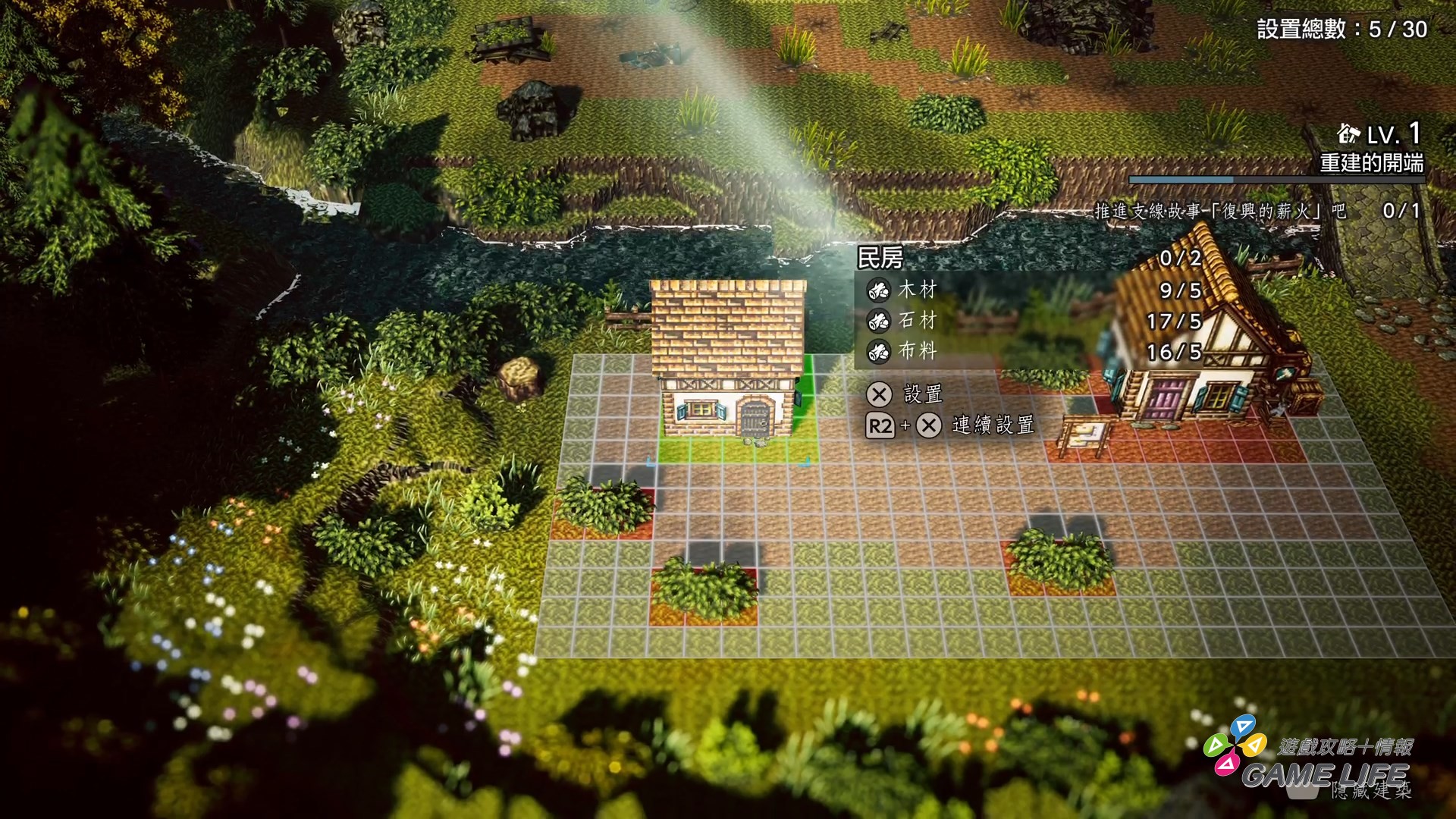
Task: Click the builder level icon beside LV. 1
Action: click(1348, 134)
